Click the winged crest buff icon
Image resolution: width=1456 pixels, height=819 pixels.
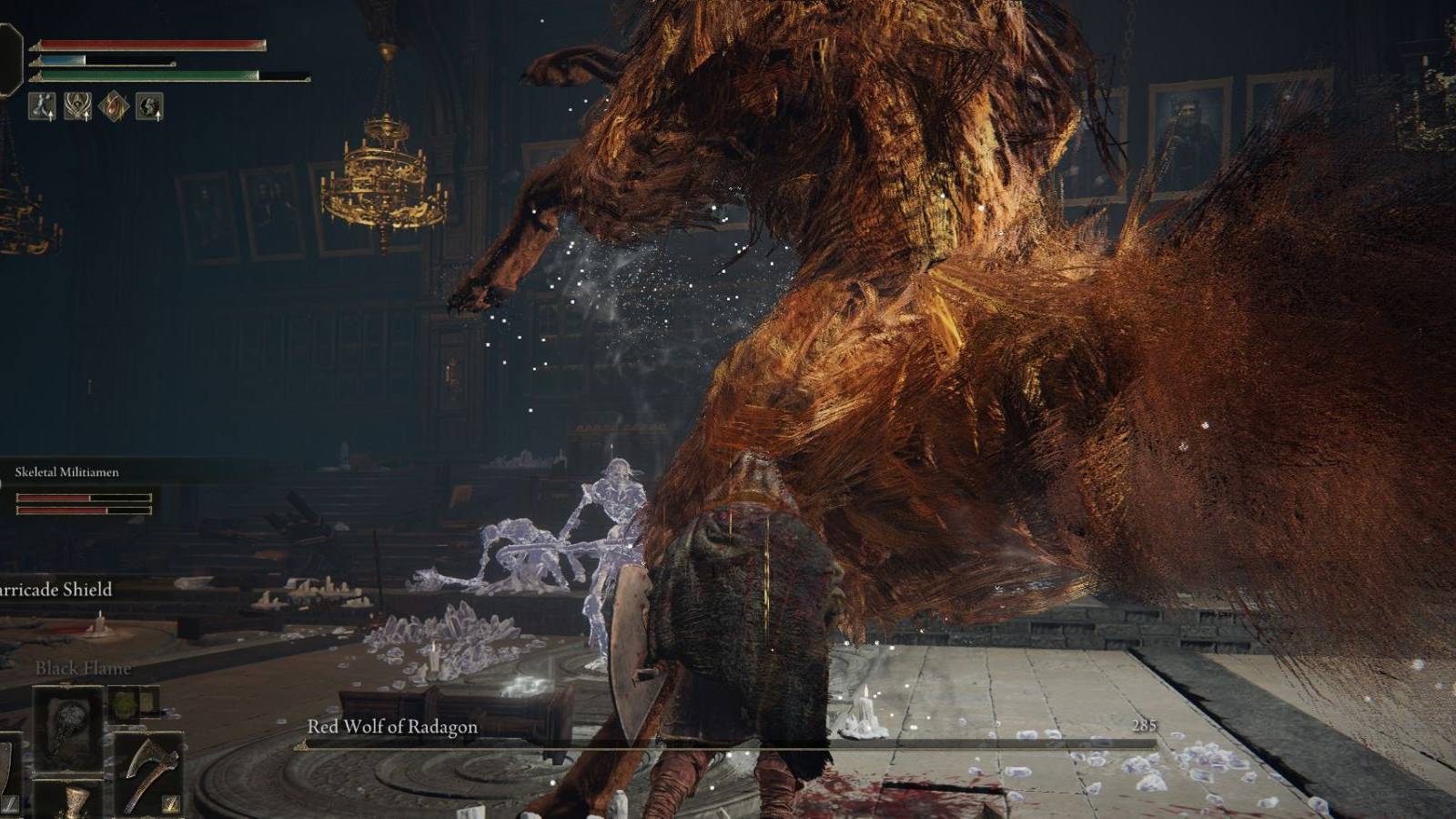click(77, 105)
